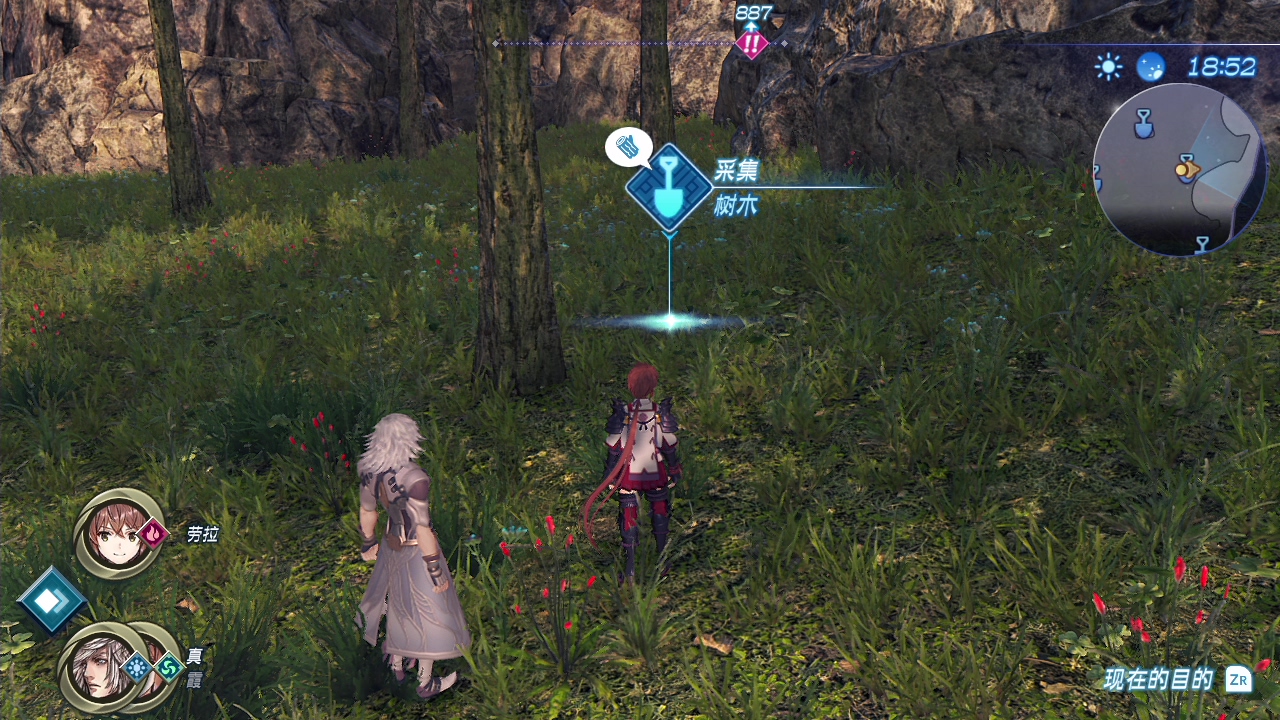
Task: Click the sun weather icon
Action: pyautogui.click(x=1108, y=67)
